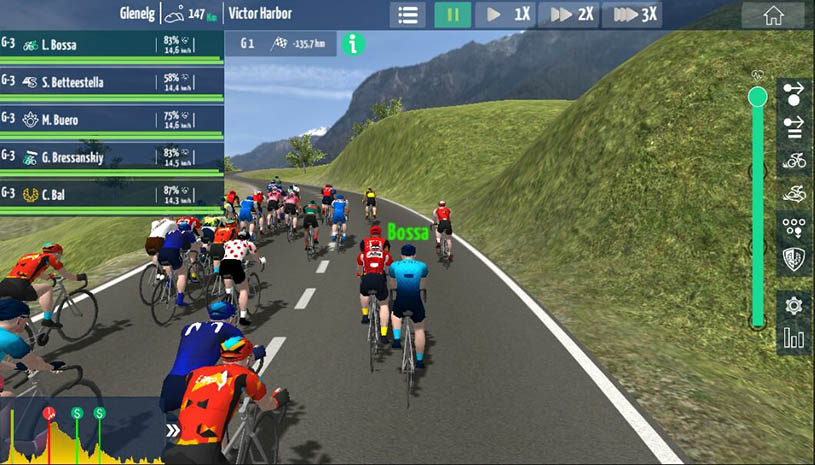Select rider S. Betteestella
The width and height of the screenshot is (815, 465).
111,82
